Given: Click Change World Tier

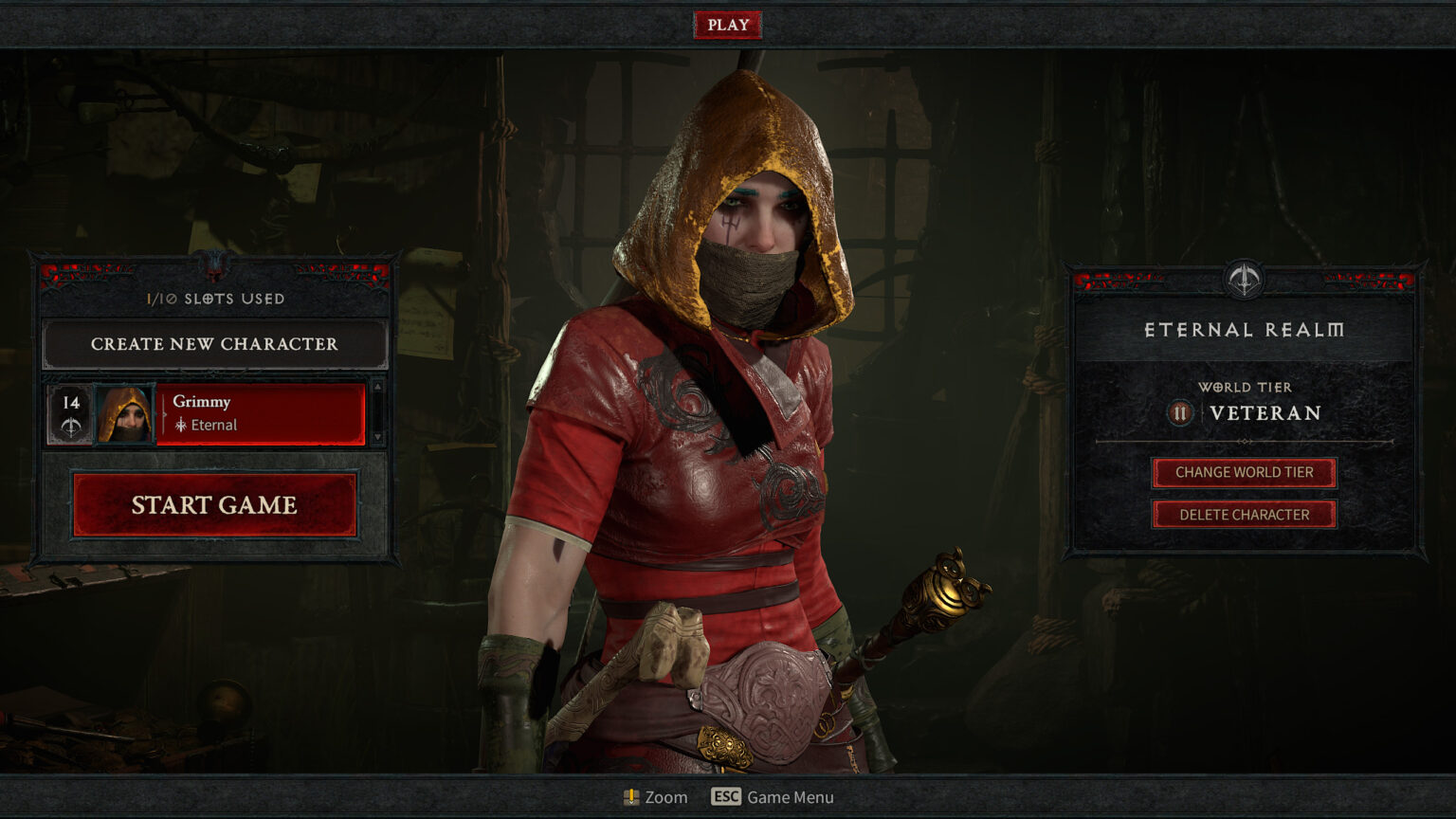Looking at the screenshot, I should [x=1243, y=472].
